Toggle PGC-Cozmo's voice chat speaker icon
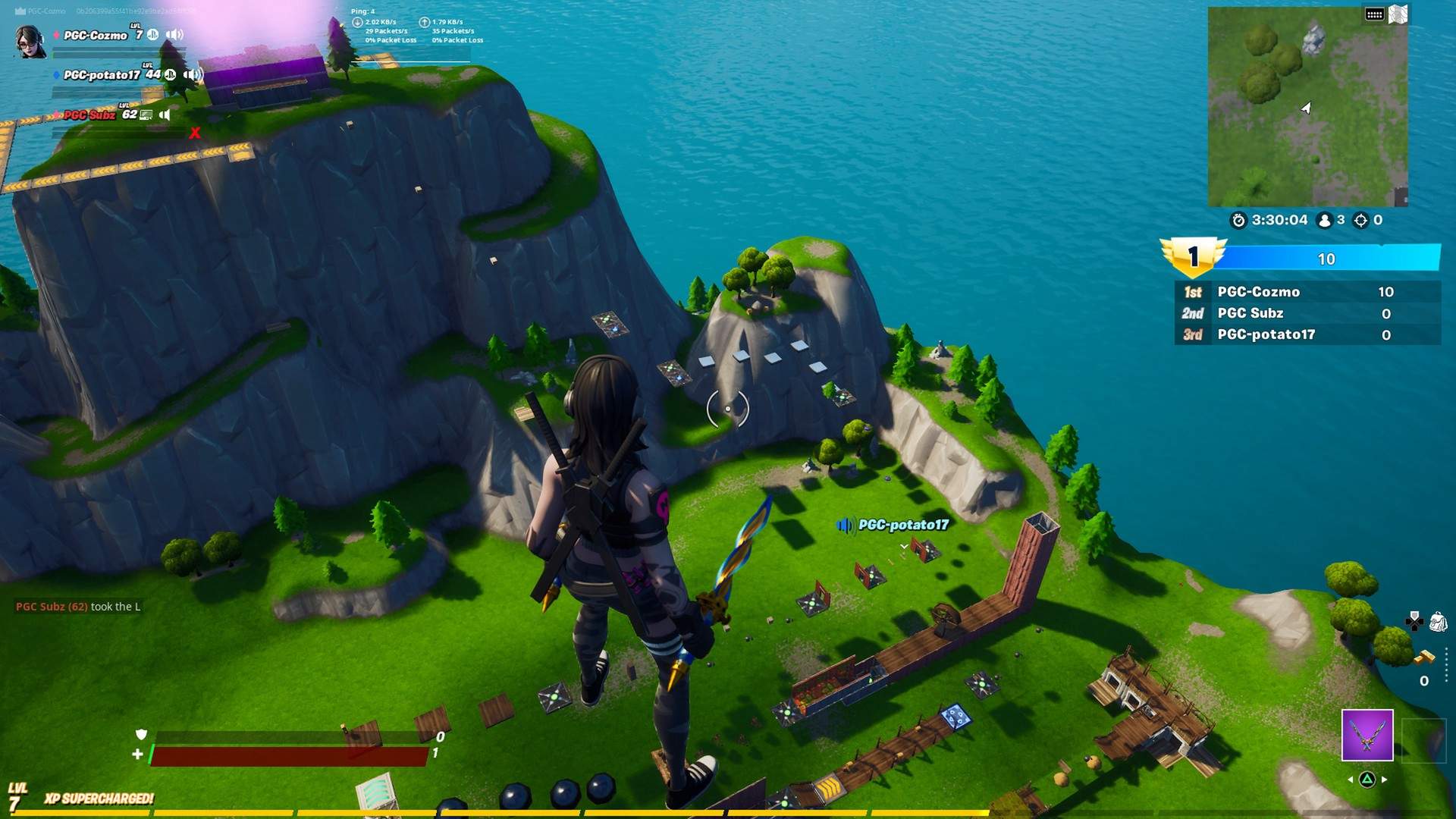This screenshot has height=819, width=1456. click(175, 35)
